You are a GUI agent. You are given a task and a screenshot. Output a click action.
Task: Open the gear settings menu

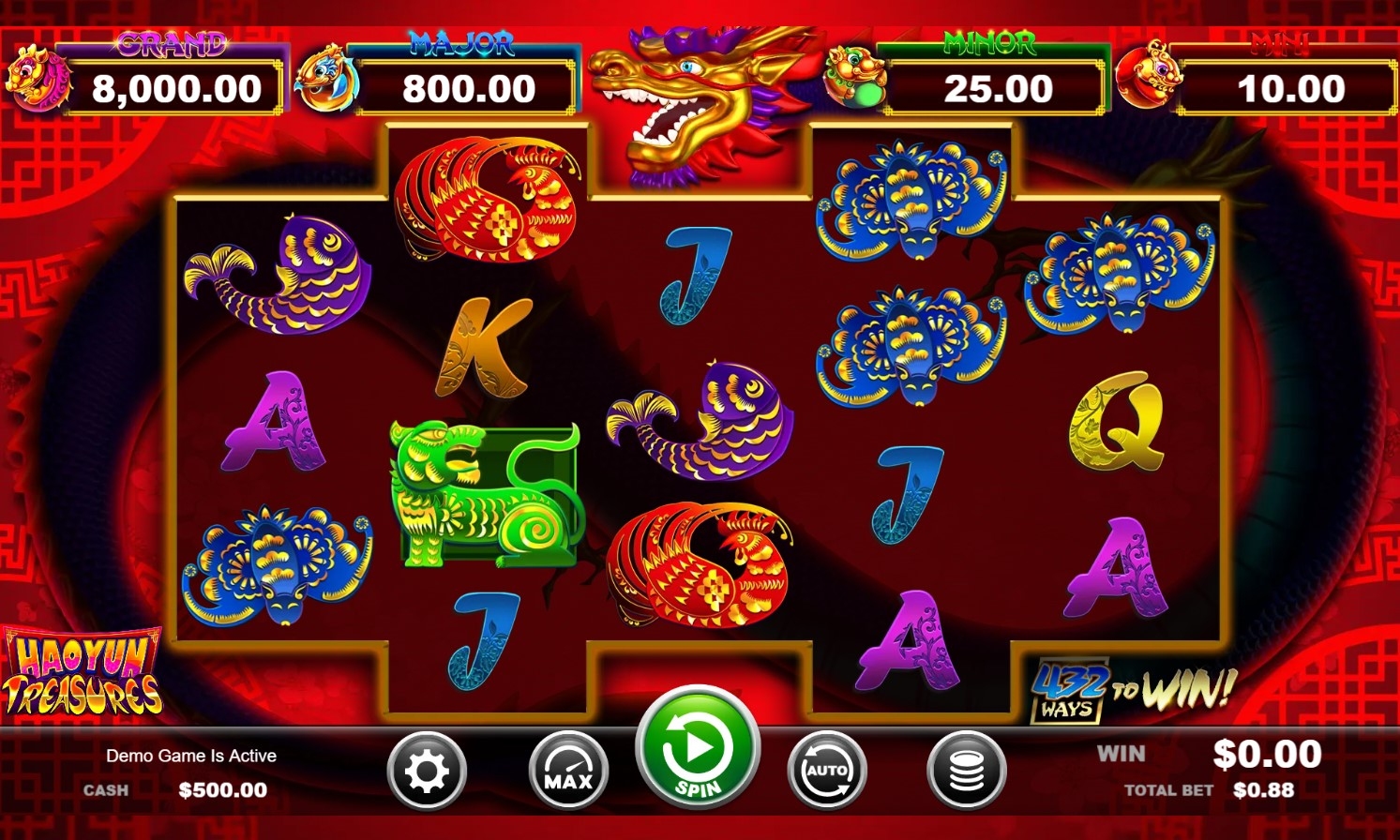[x=427, y=771]
